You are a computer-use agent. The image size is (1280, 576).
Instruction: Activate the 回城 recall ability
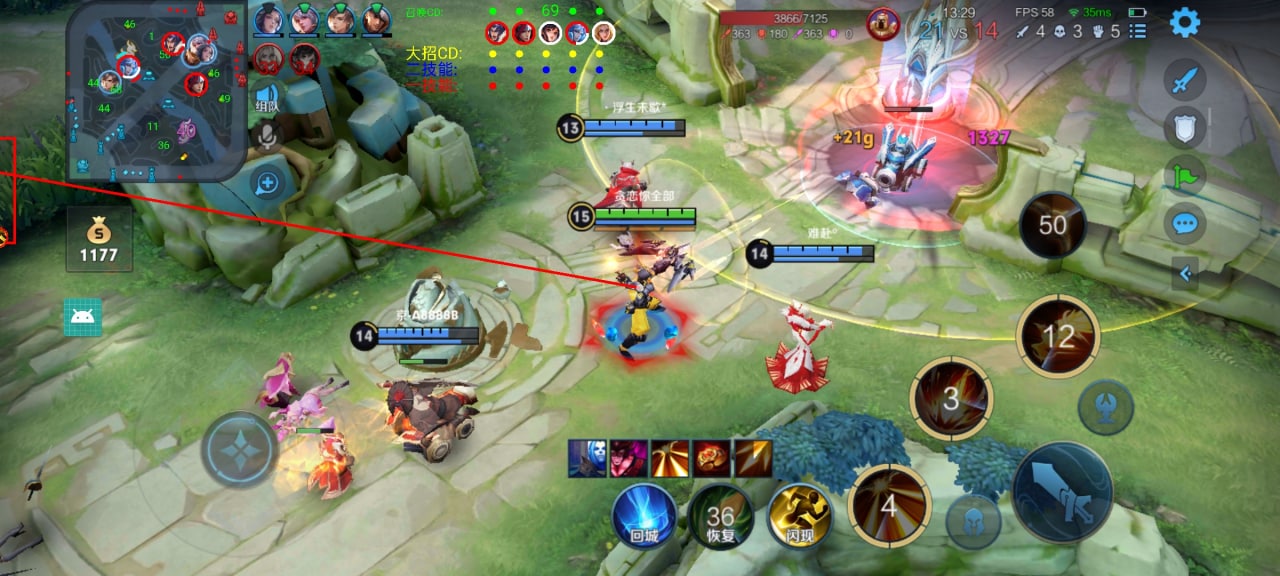[644, 516]
